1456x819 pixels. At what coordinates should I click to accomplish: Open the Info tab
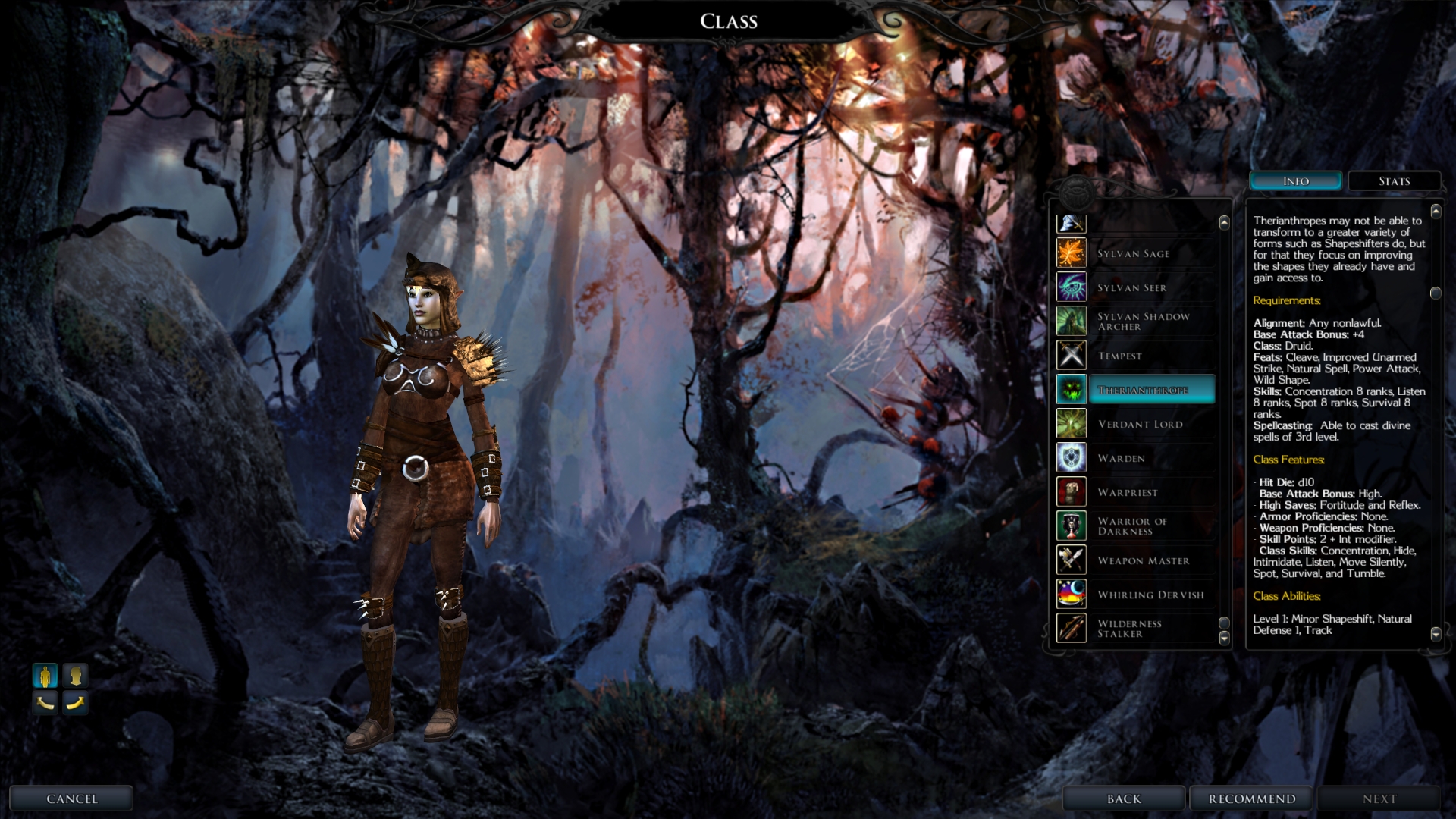tap(1295, 181)
